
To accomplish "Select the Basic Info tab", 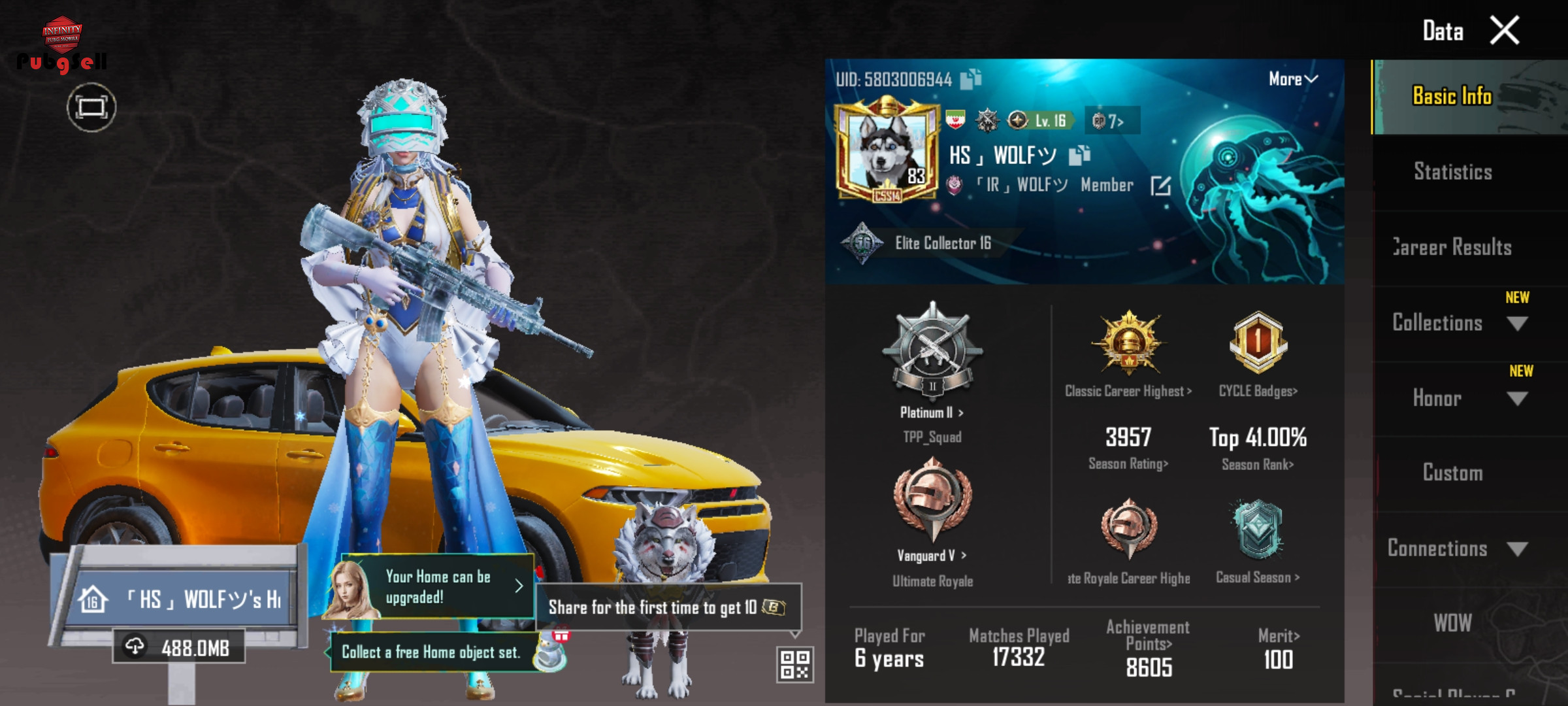I will click(x=1452, y=97).
